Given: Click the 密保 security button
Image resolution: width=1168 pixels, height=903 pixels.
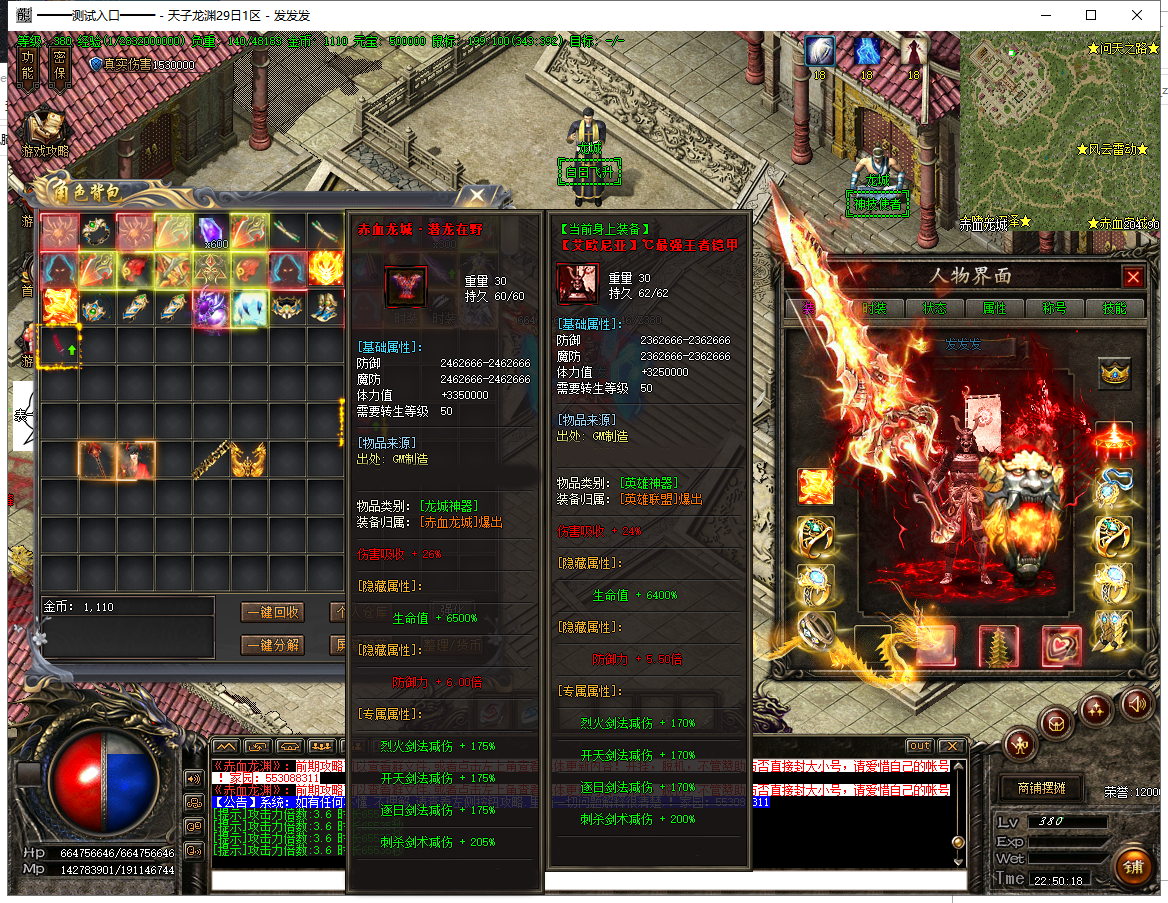Looking at the screenshot, I should [x=60, y=65].
